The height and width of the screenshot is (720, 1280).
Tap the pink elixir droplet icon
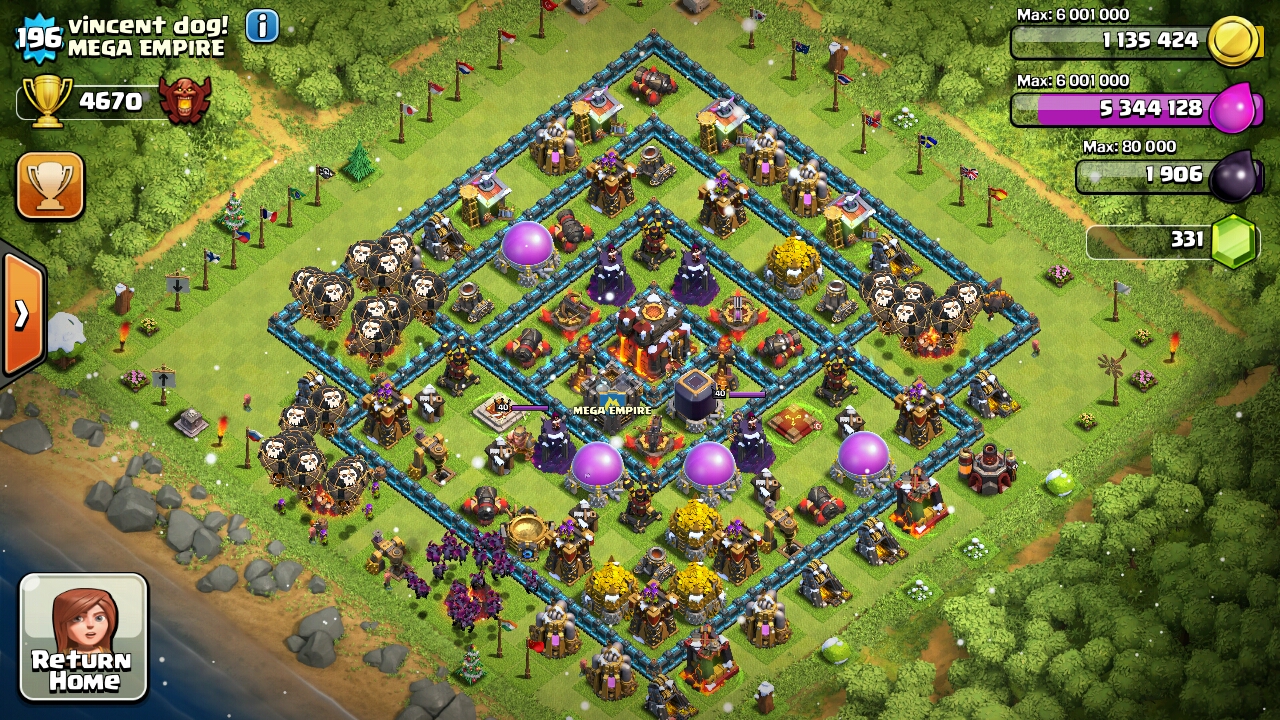pyautogui.click(x=1236, y=110)
